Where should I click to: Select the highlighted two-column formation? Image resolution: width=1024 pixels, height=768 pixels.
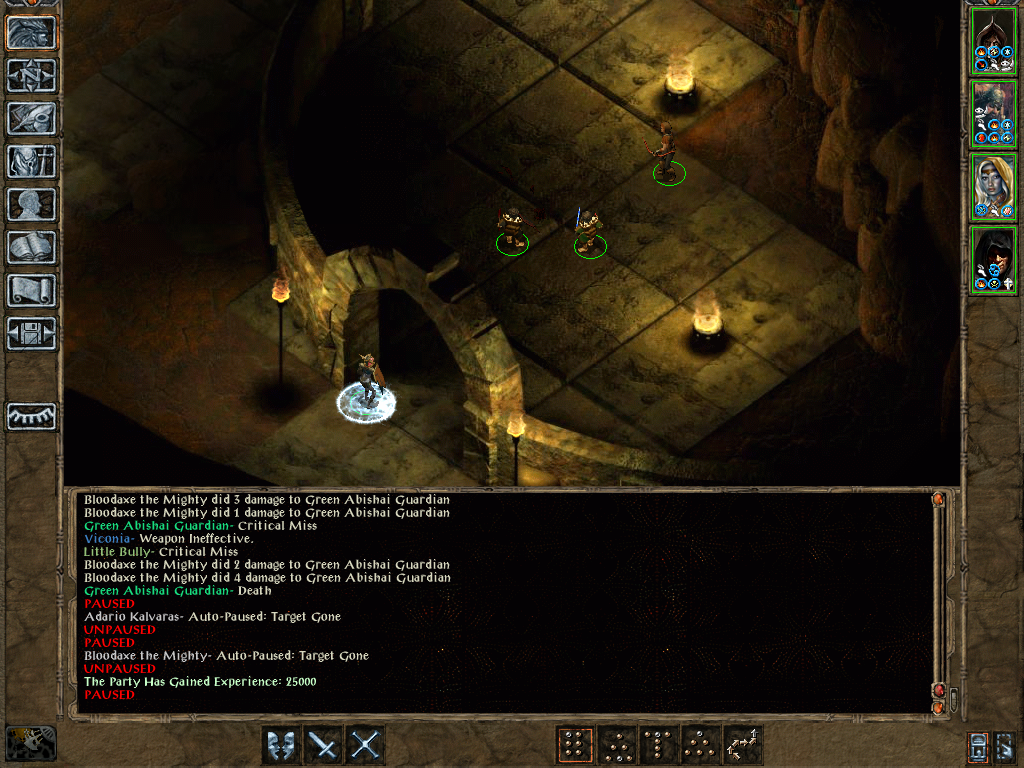[575, 745]
